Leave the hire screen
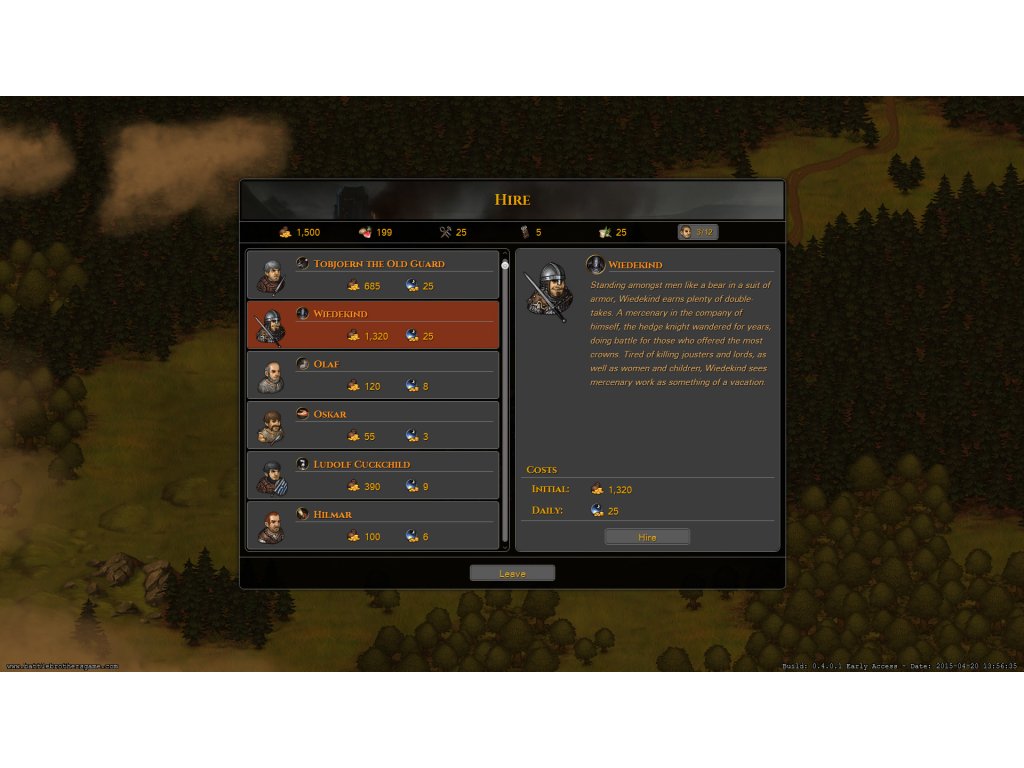The width and height of the screenshot is (1024, 768). point(512,573)
